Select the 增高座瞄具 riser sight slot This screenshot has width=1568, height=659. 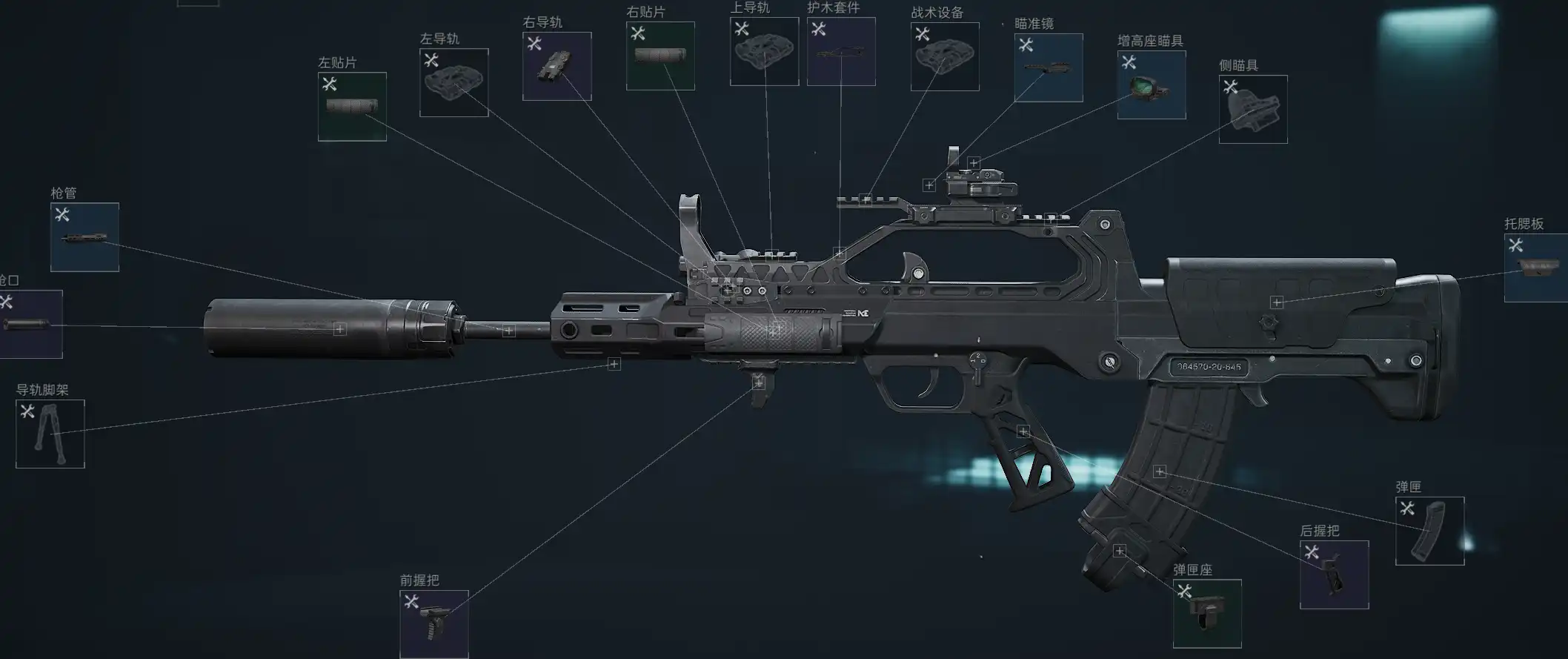[x=1152, y=85]
